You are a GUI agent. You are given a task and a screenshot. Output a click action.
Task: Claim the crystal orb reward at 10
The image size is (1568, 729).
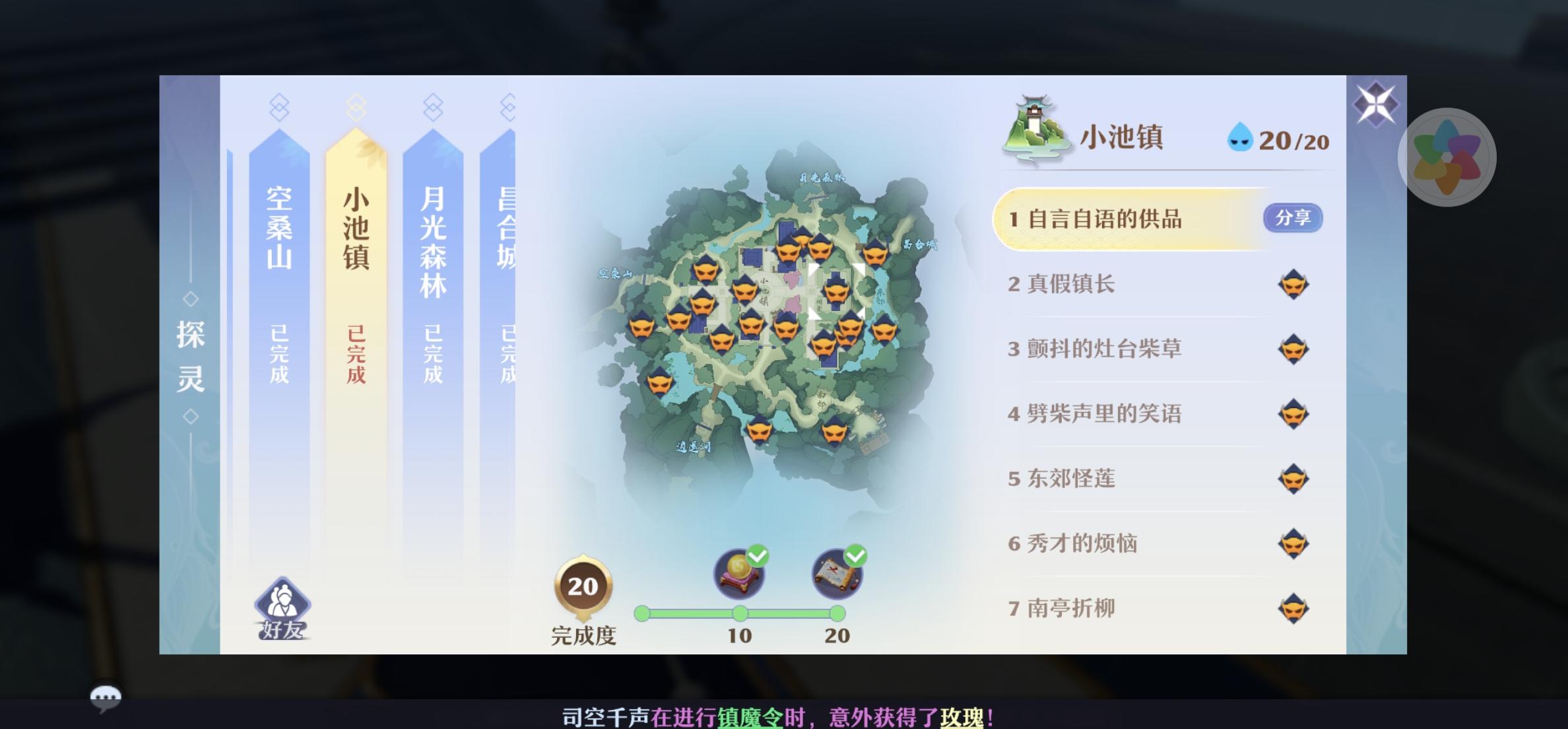click(740, 574)
